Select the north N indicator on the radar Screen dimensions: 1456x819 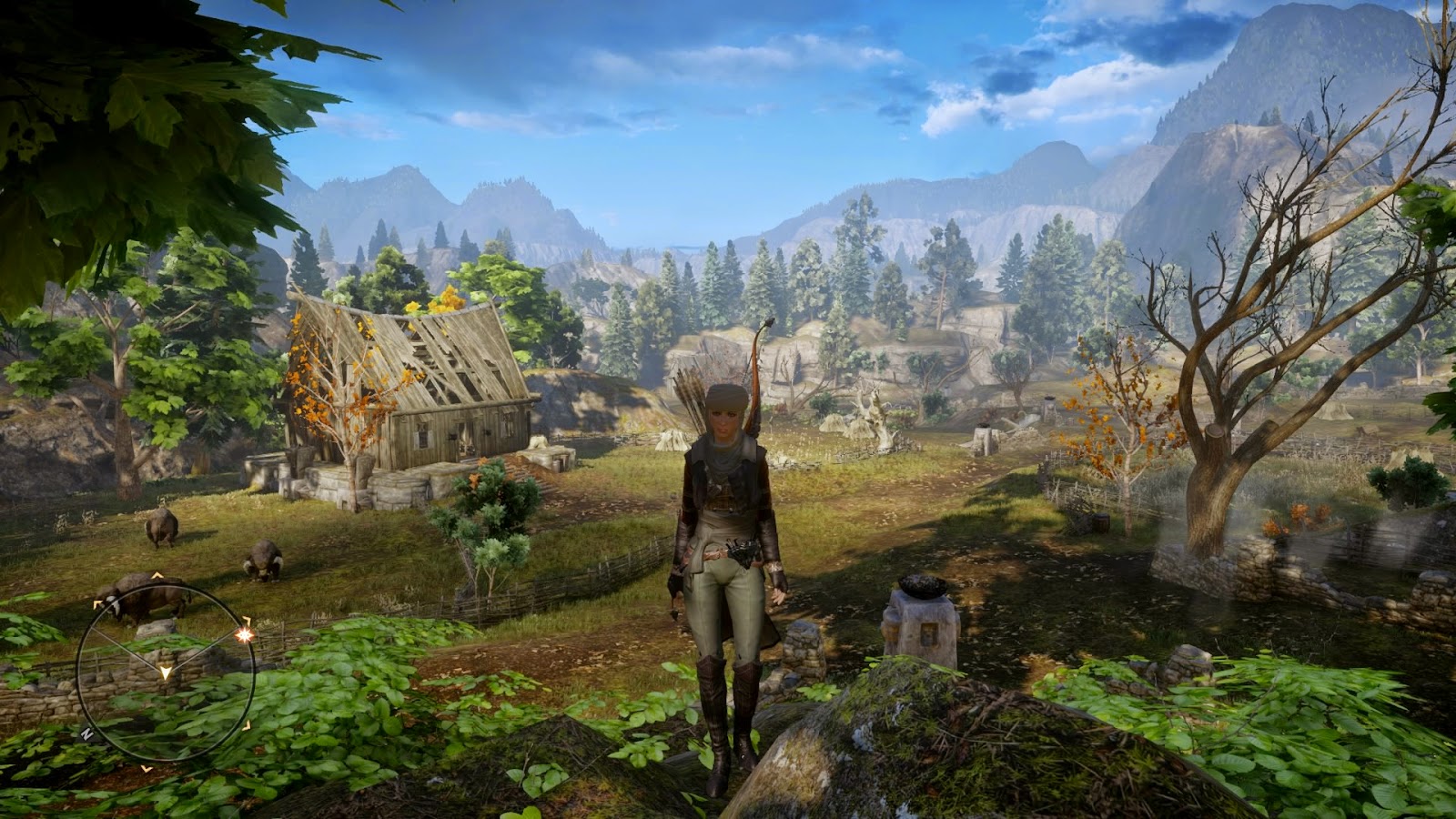click(86, 732)
